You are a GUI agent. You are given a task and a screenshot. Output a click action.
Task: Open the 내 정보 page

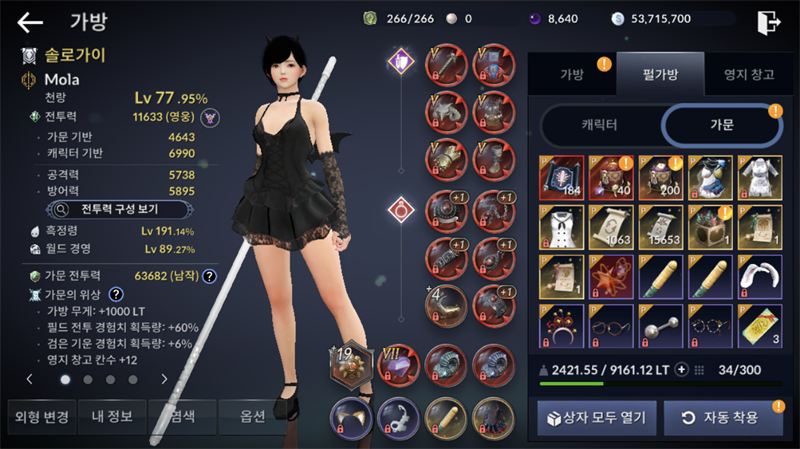tap(111, 417)
